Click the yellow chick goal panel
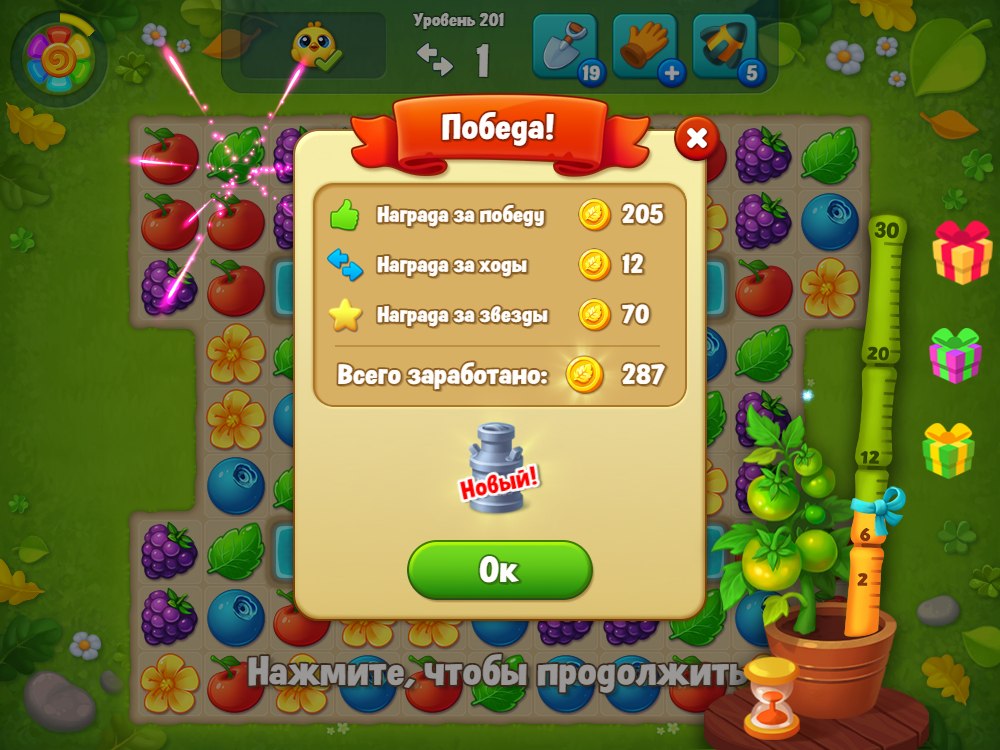 [x=313, y=46]
